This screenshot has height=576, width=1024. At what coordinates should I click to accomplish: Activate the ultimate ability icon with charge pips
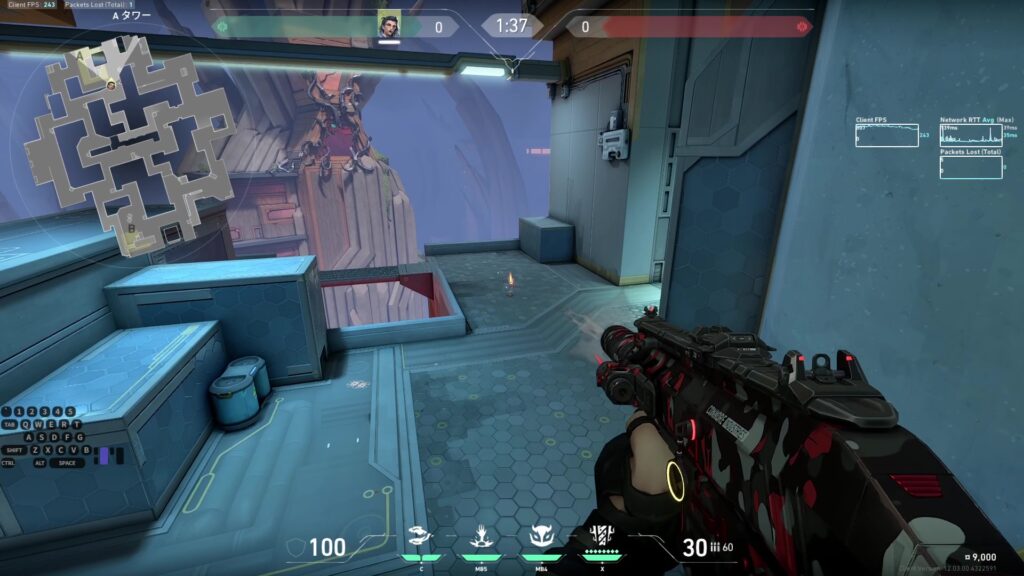tap(602, 535)
